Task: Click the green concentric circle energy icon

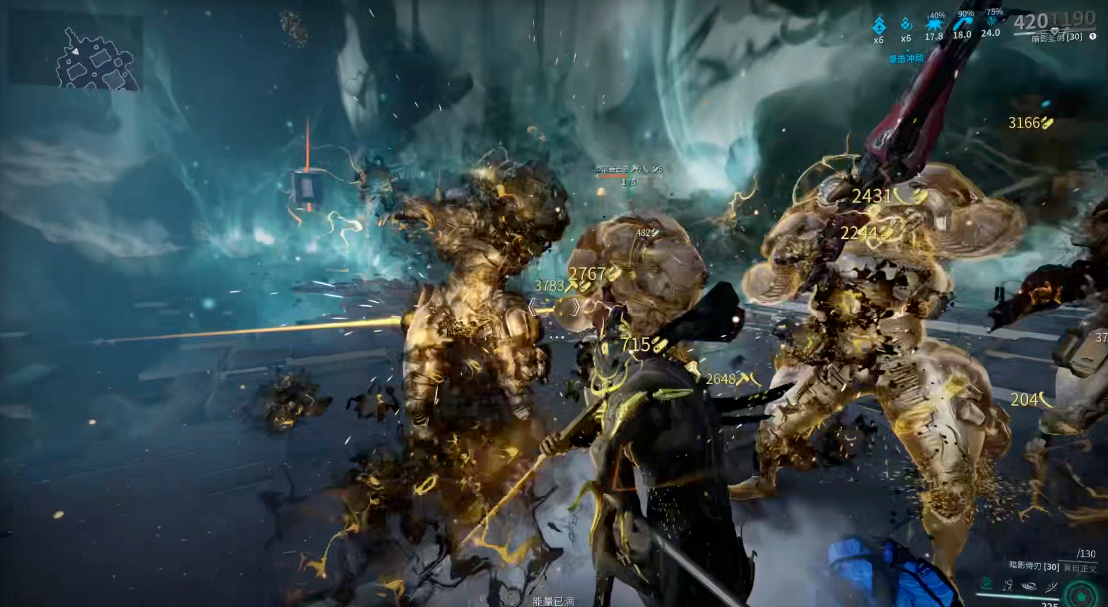Action: click(1081, 594)
